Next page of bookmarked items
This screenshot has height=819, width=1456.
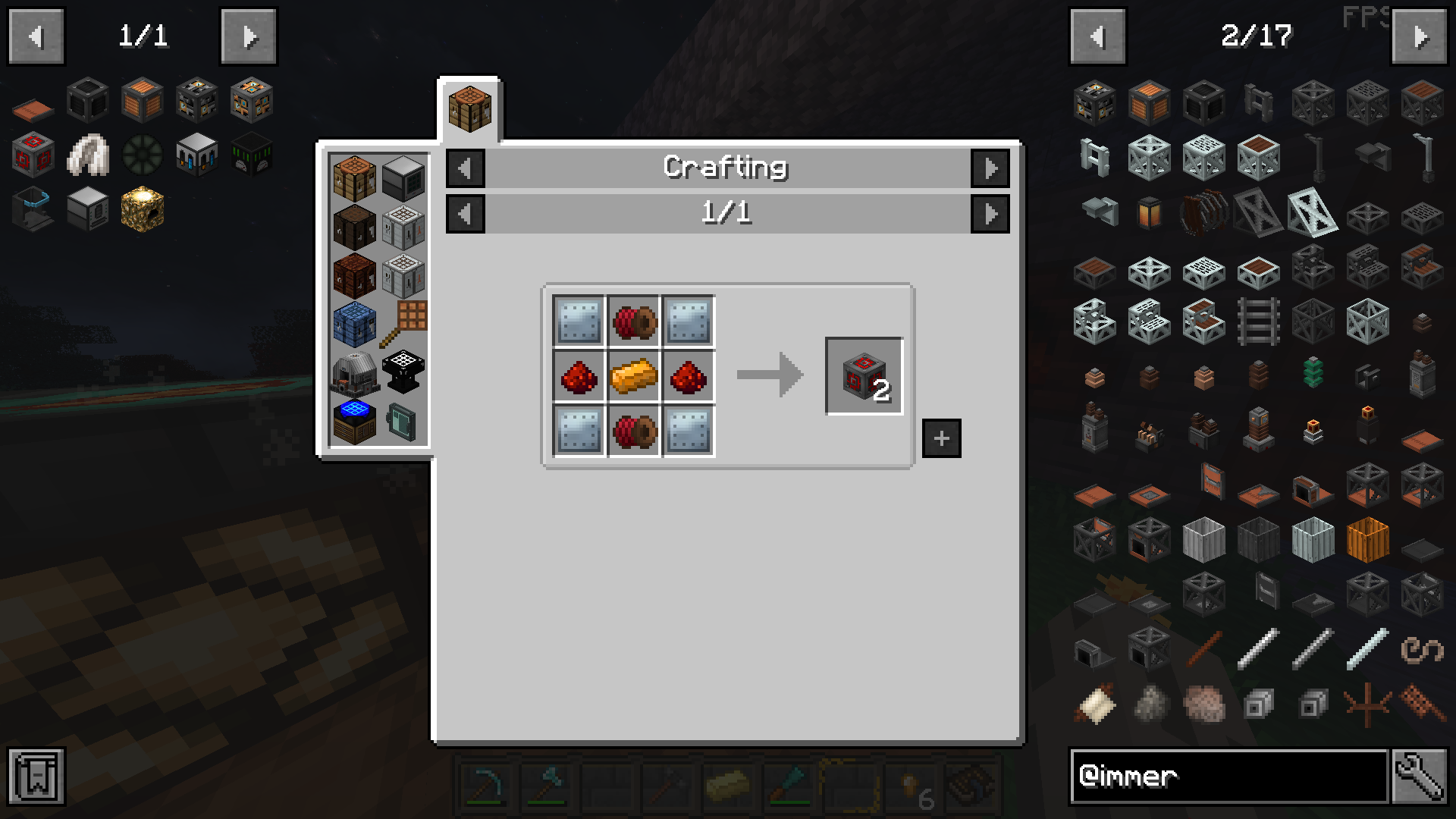tap(249, 36)
